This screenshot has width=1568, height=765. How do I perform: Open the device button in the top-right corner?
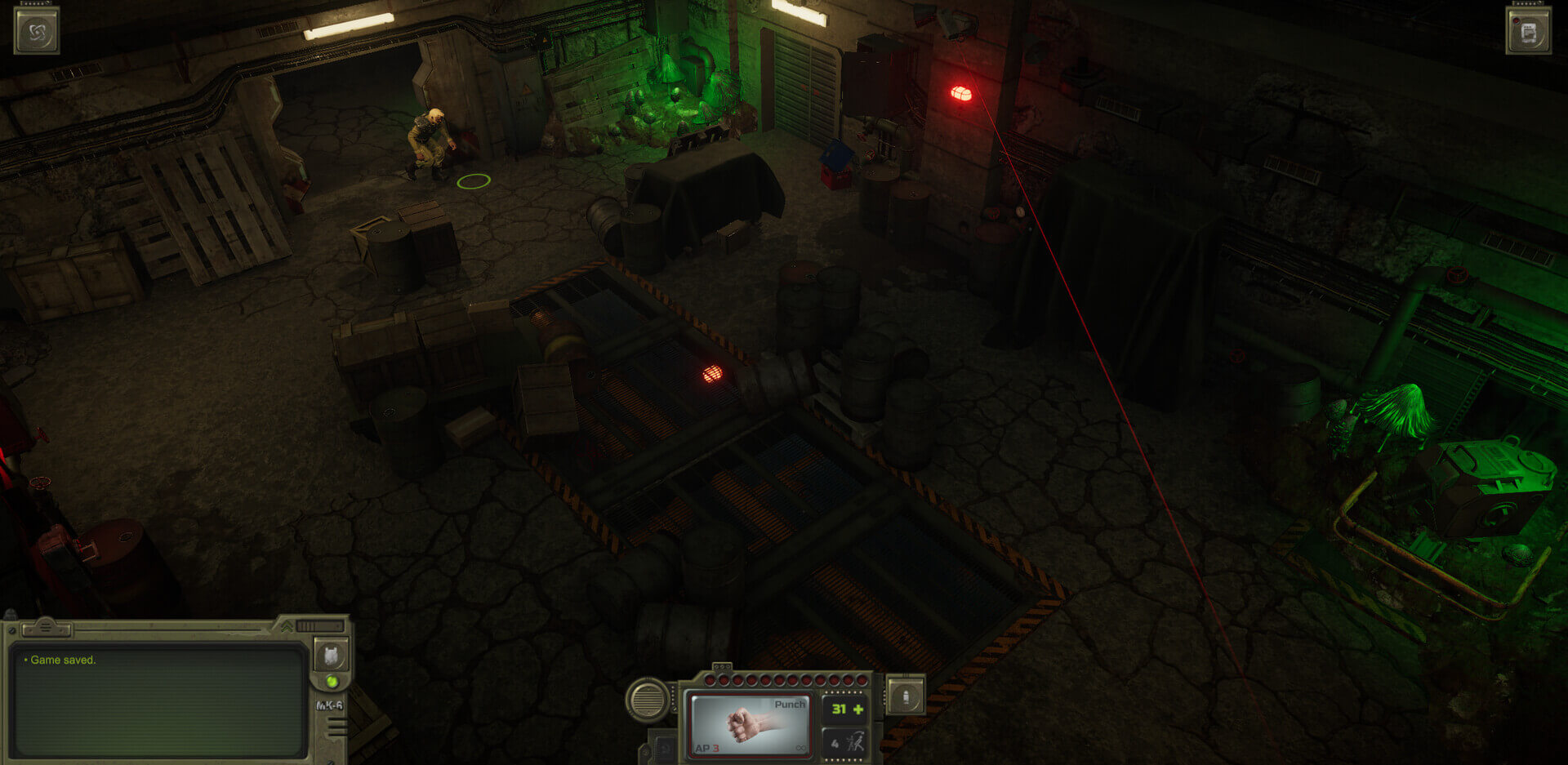[x=1528, y=33]
